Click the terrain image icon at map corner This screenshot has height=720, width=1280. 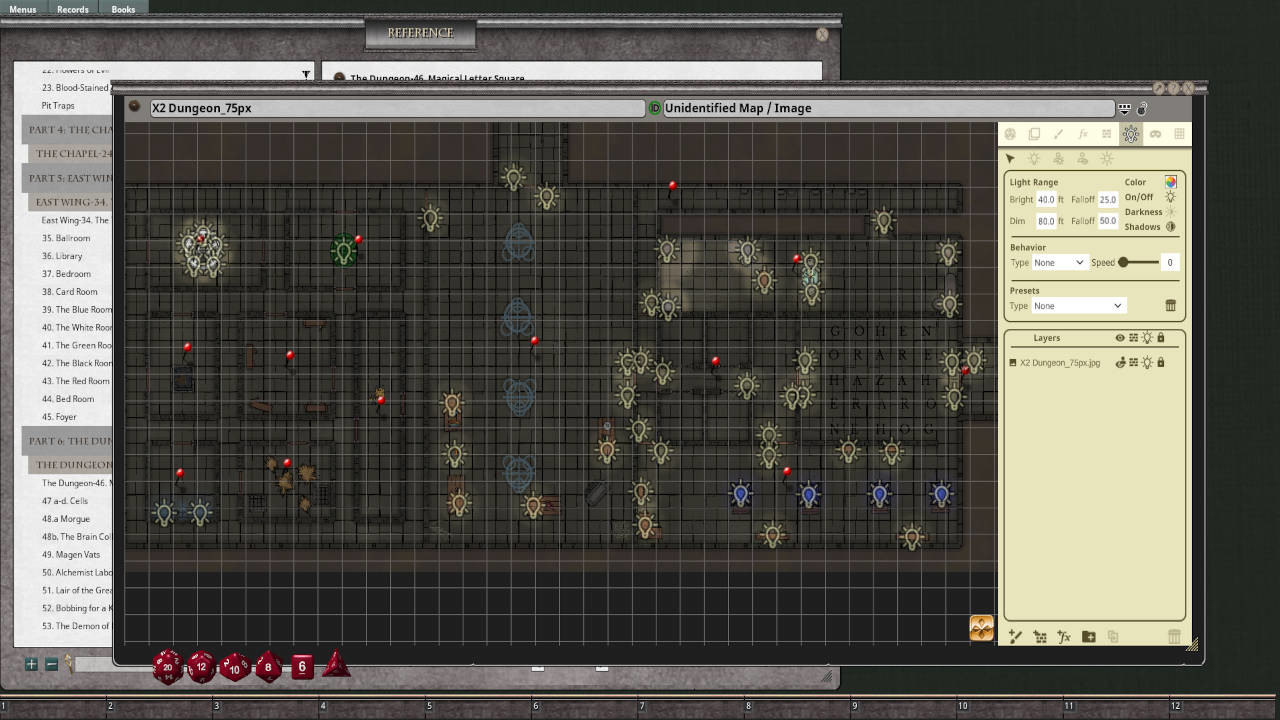coord(980,628)
